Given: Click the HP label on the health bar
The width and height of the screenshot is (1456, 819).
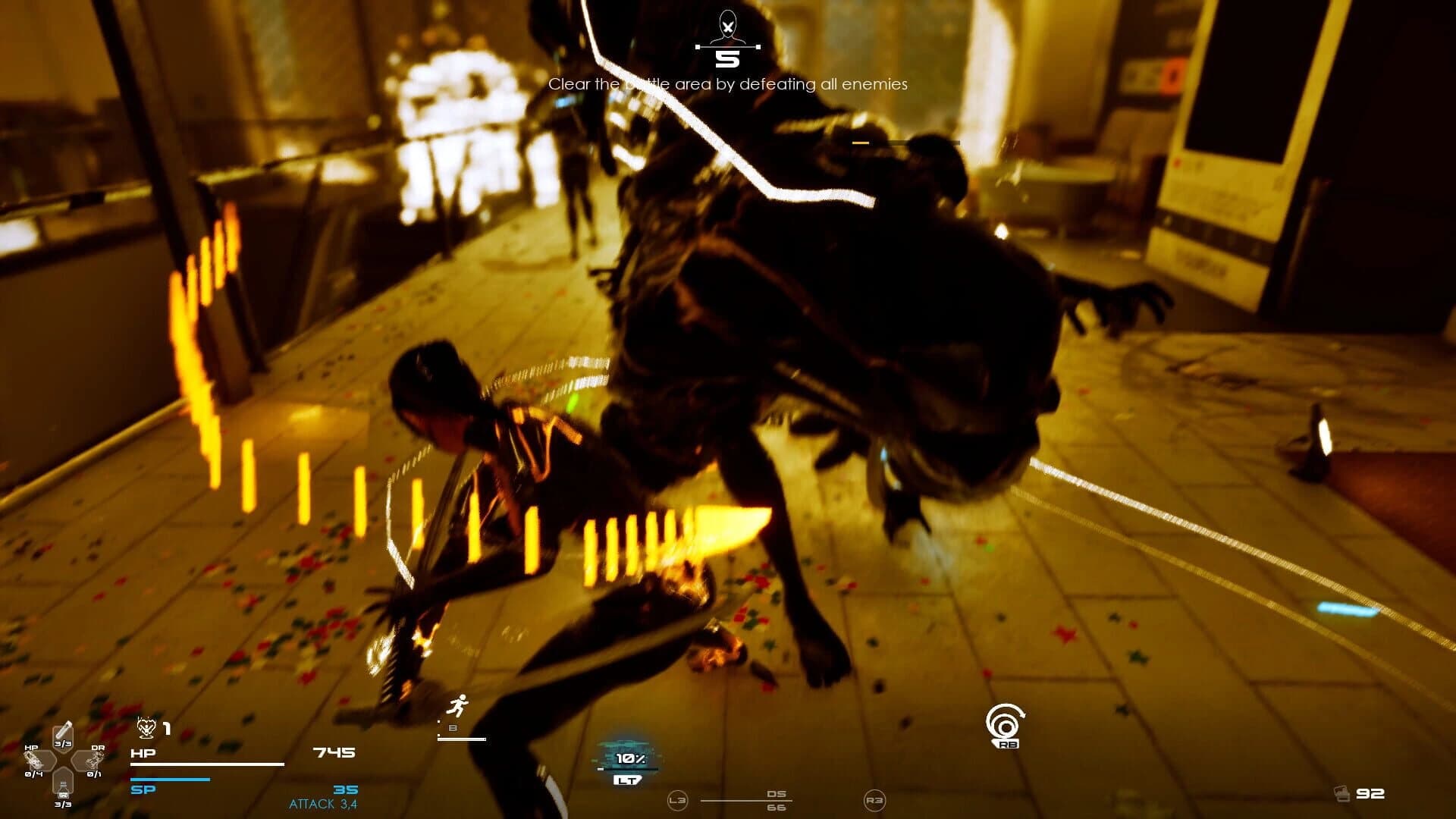Looking at the screenshot, I should click(x=143, y=754).
